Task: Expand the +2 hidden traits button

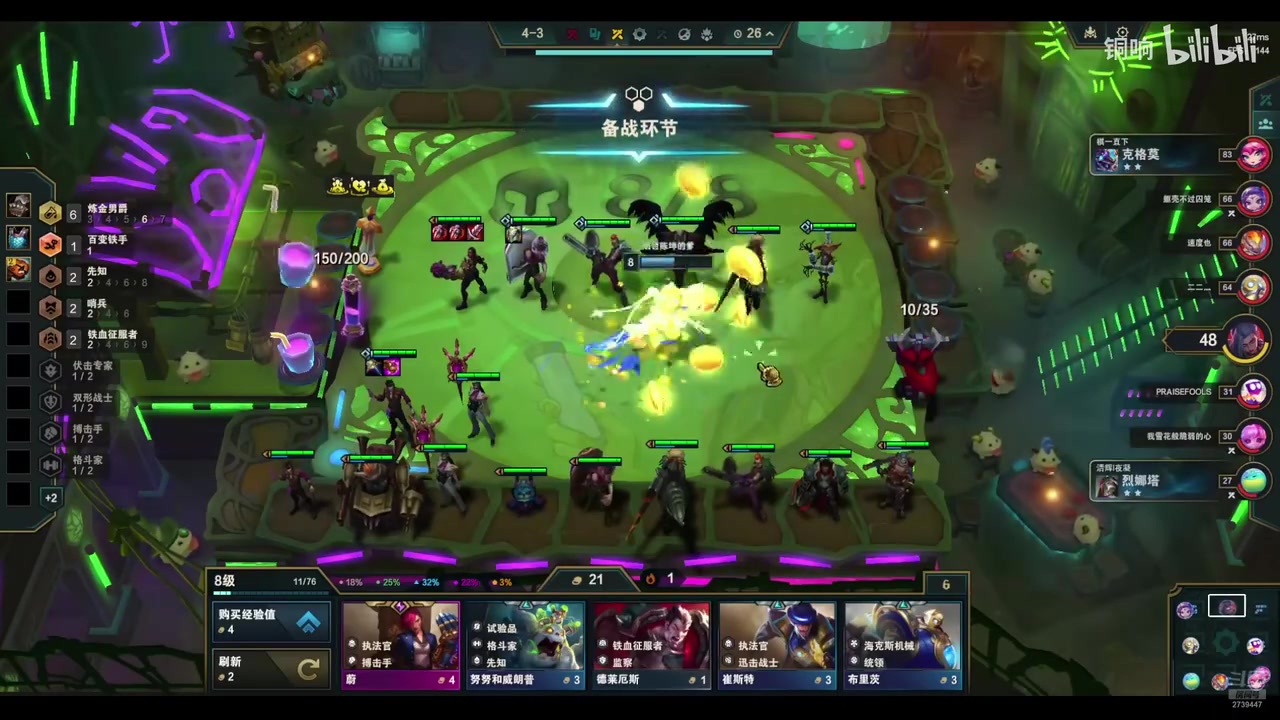Action: point(51,497)
